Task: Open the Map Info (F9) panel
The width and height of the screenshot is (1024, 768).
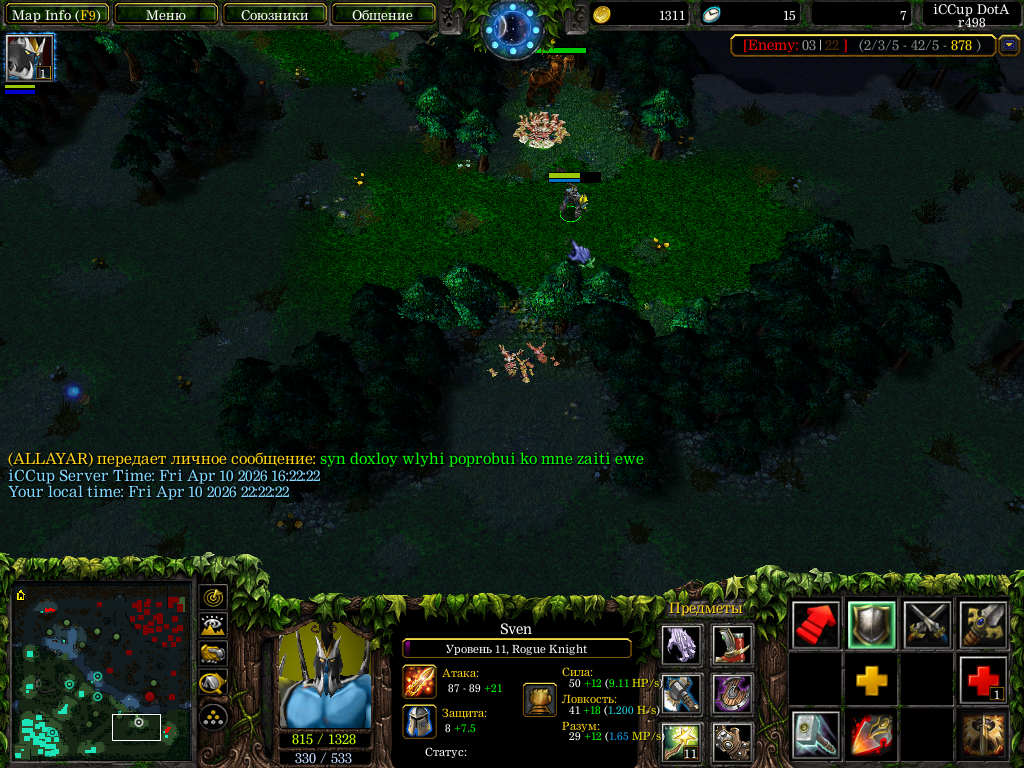Action: pyautogui.click(x=56, y=15)
